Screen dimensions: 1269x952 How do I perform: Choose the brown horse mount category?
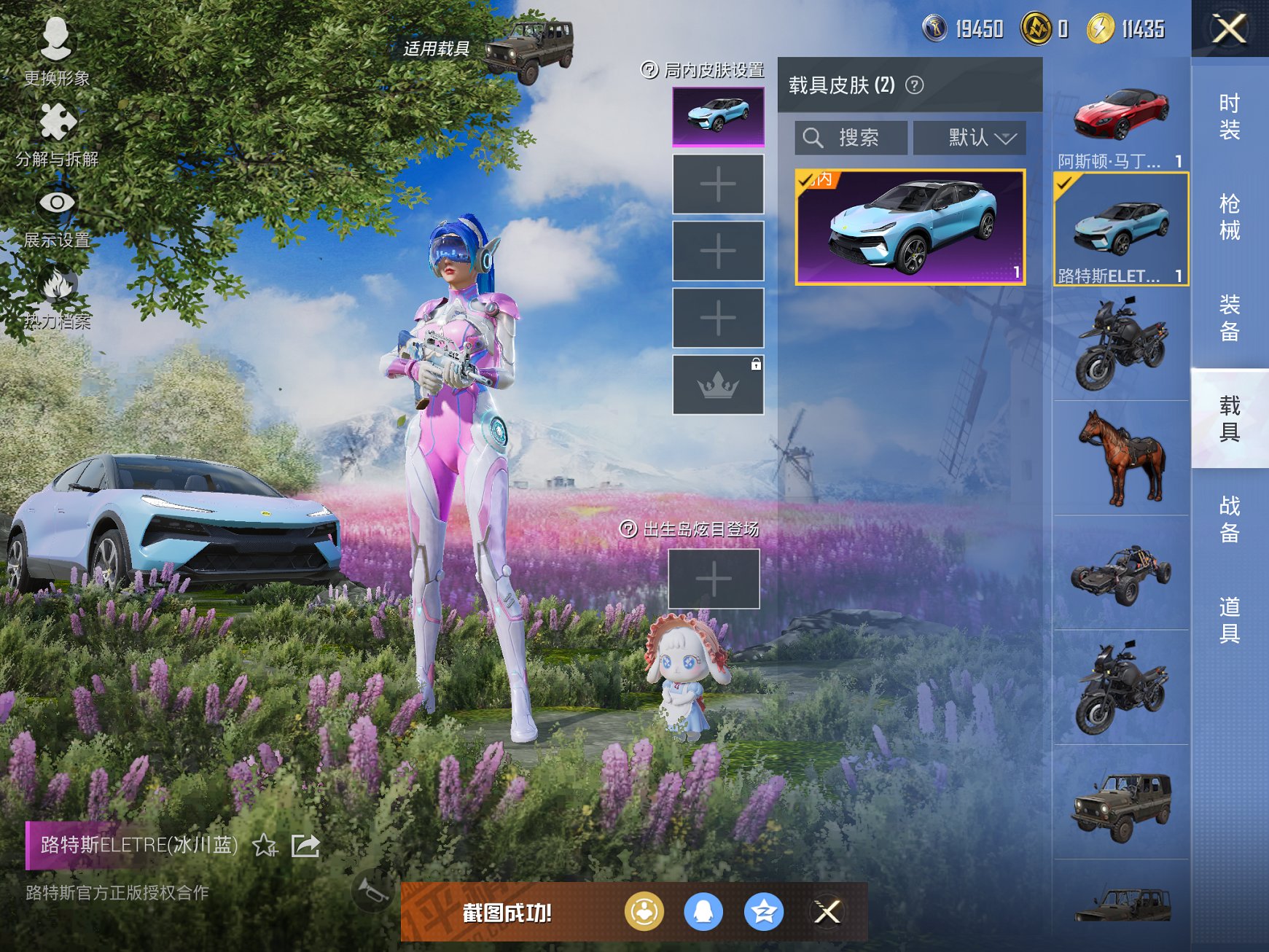click(x=1120, y=458)
